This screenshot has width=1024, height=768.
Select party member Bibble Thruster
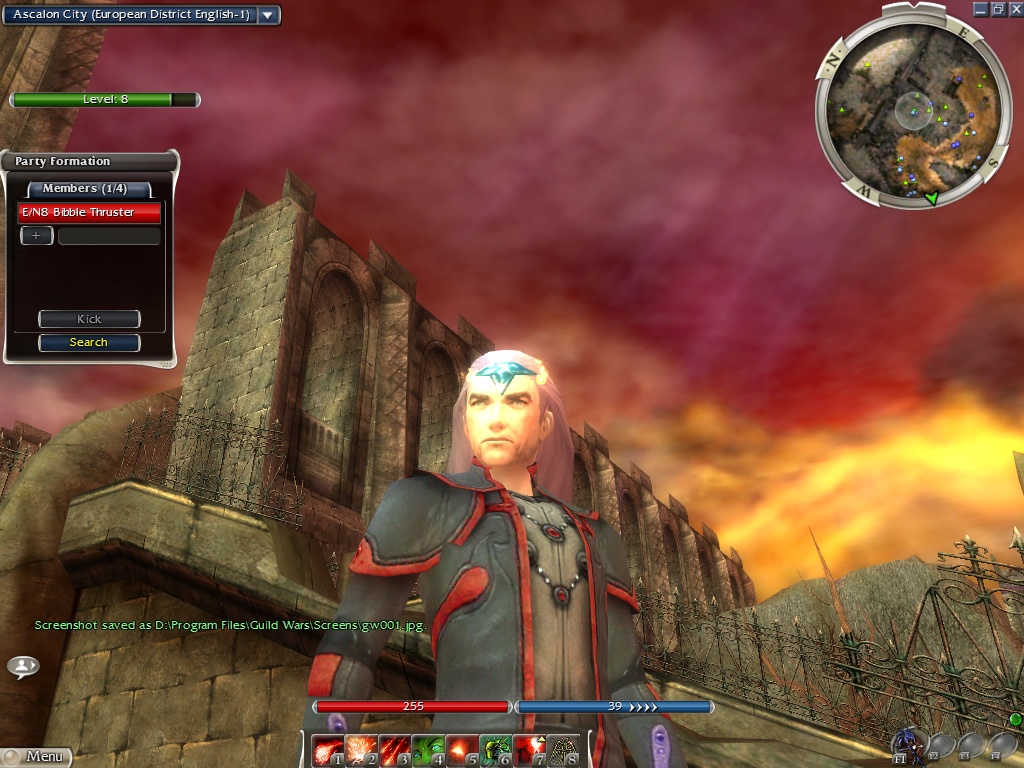click(89, 212)
